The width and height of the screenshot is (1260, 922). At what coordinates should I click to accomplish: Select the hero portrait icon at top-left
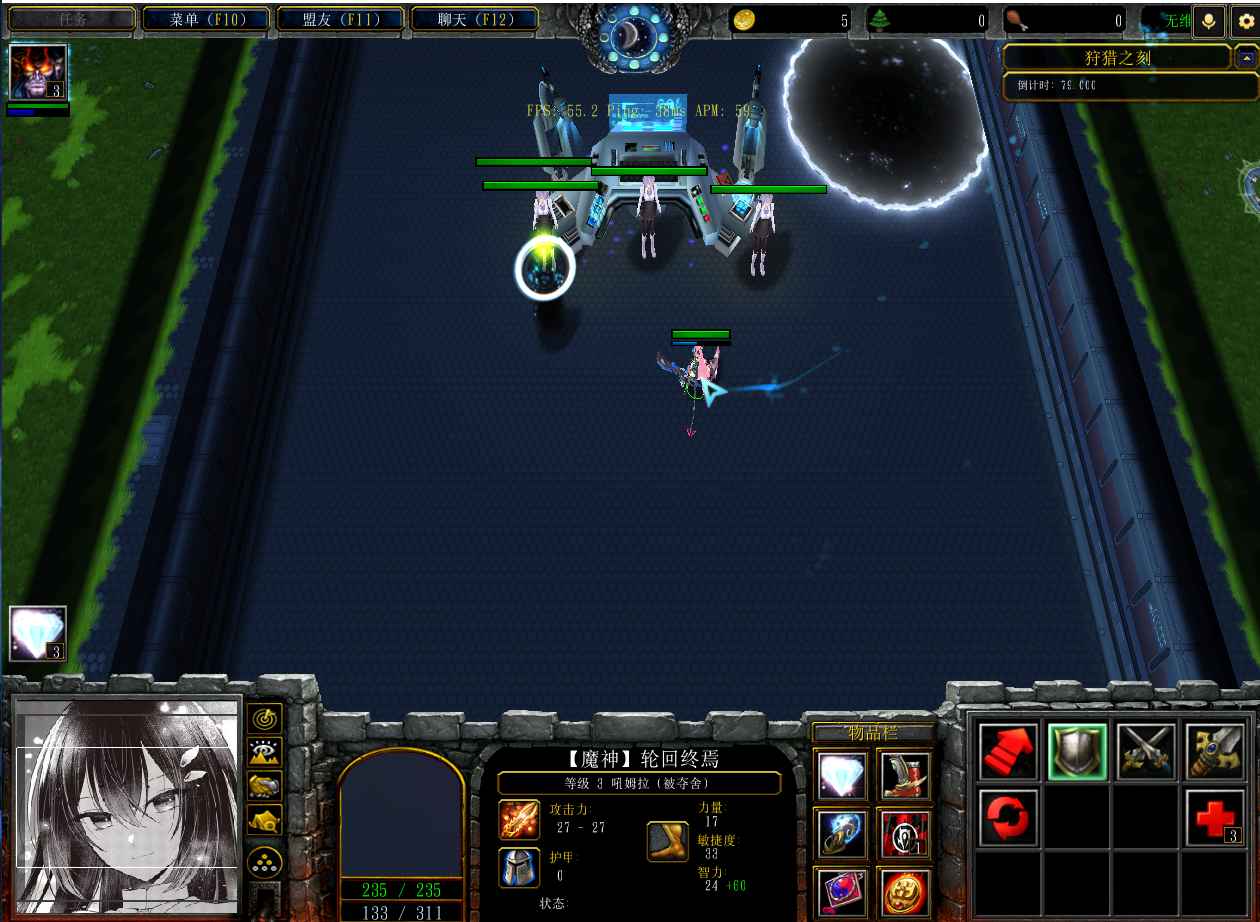[38, 72]
